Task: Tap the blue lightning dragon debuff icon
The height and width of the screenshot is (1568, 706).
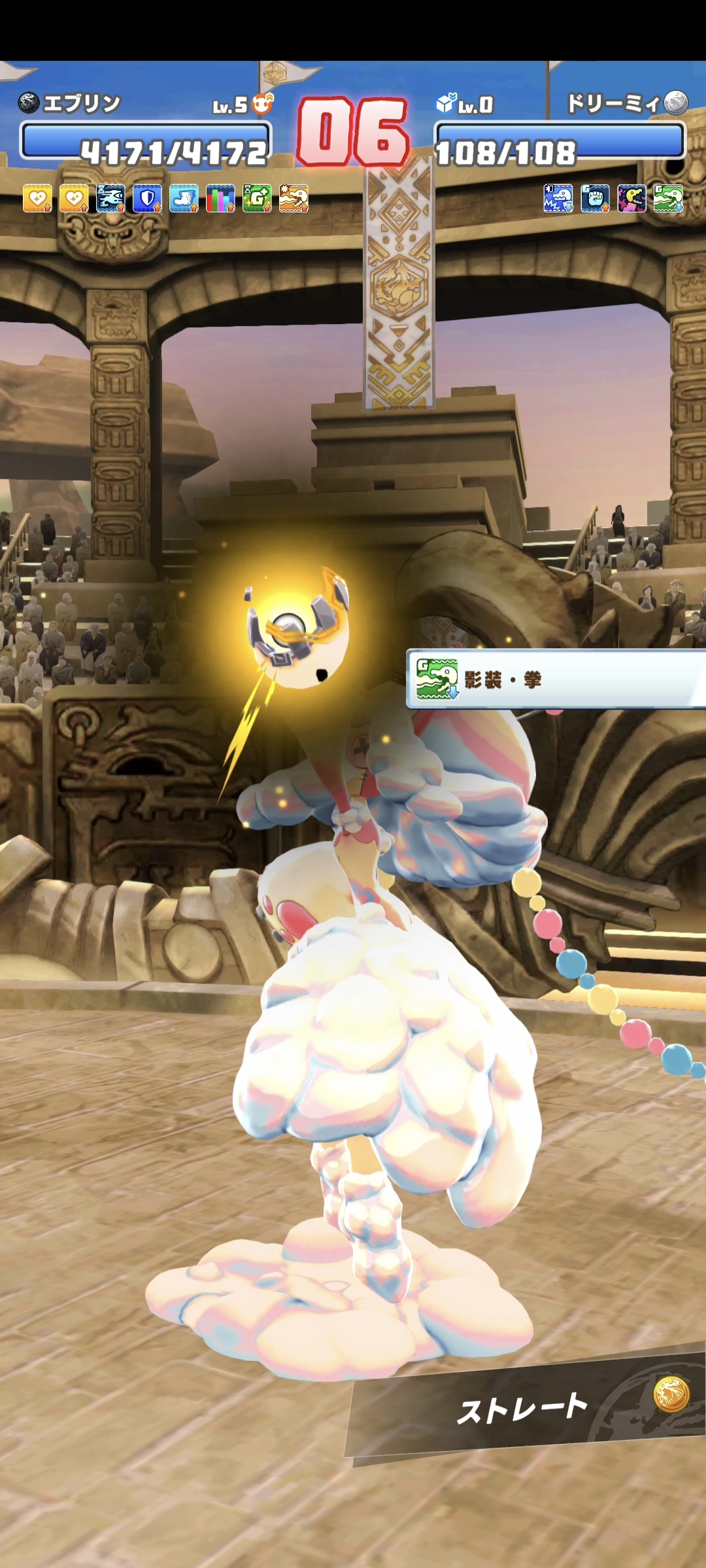Action: pos(558,199)
